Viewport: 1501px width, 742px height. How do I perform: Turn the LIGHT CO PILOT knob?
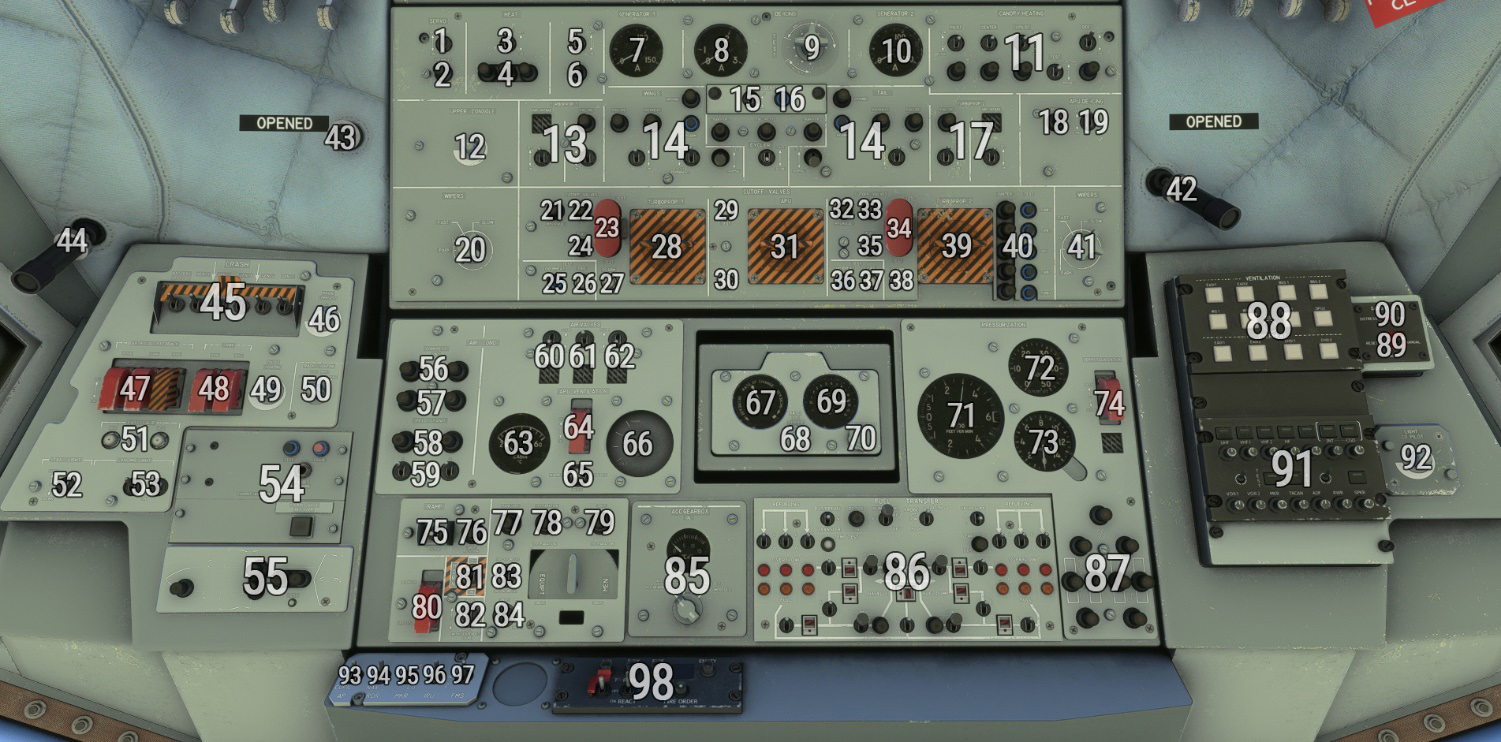1415,461
